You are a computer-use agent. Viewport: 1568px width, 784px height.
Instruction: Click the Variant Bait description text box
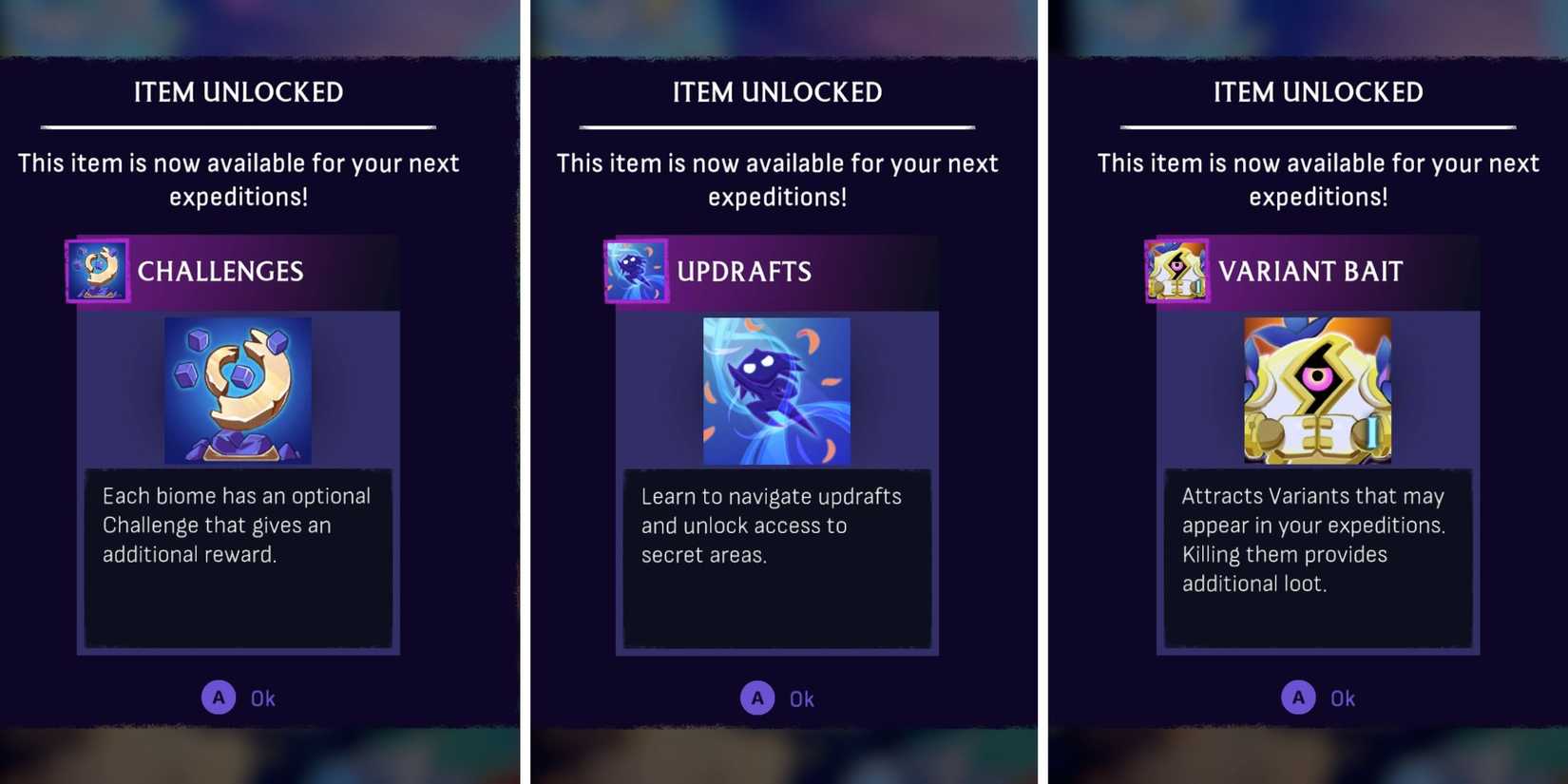click(1318, 559)
